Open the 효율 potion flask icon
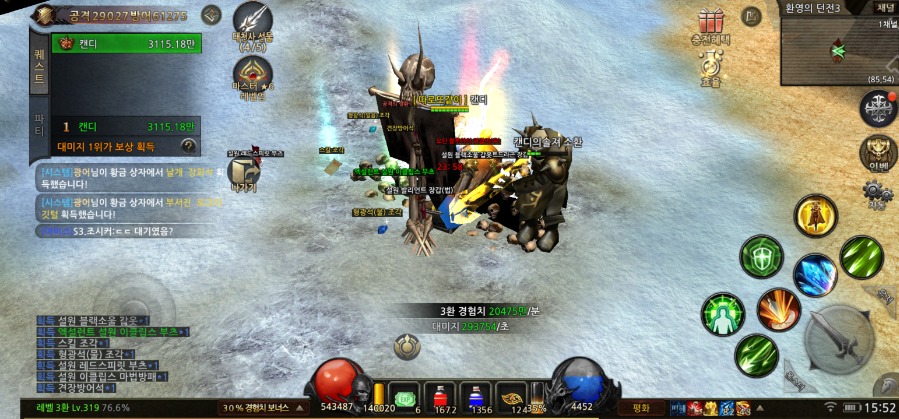This screenshot has height=419, width=899. 711,67
